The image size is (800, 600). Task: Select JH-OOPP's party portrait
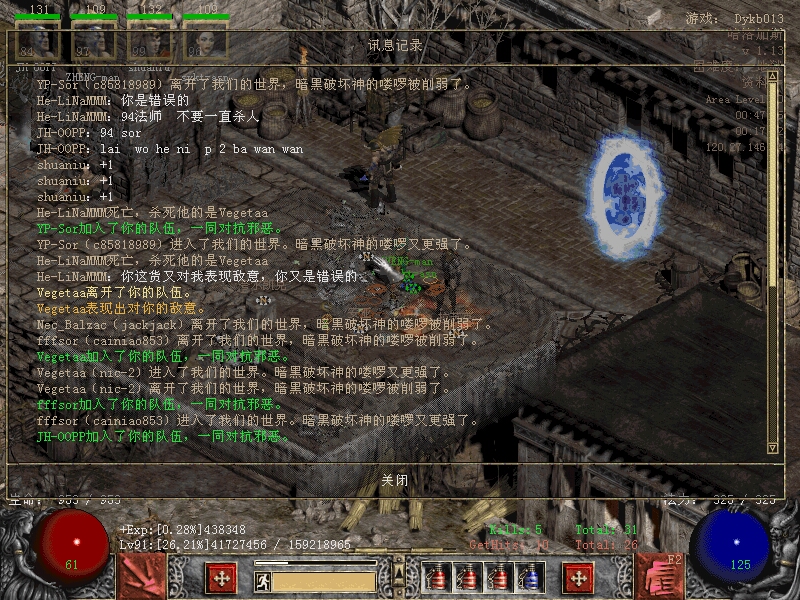point(36,43)
